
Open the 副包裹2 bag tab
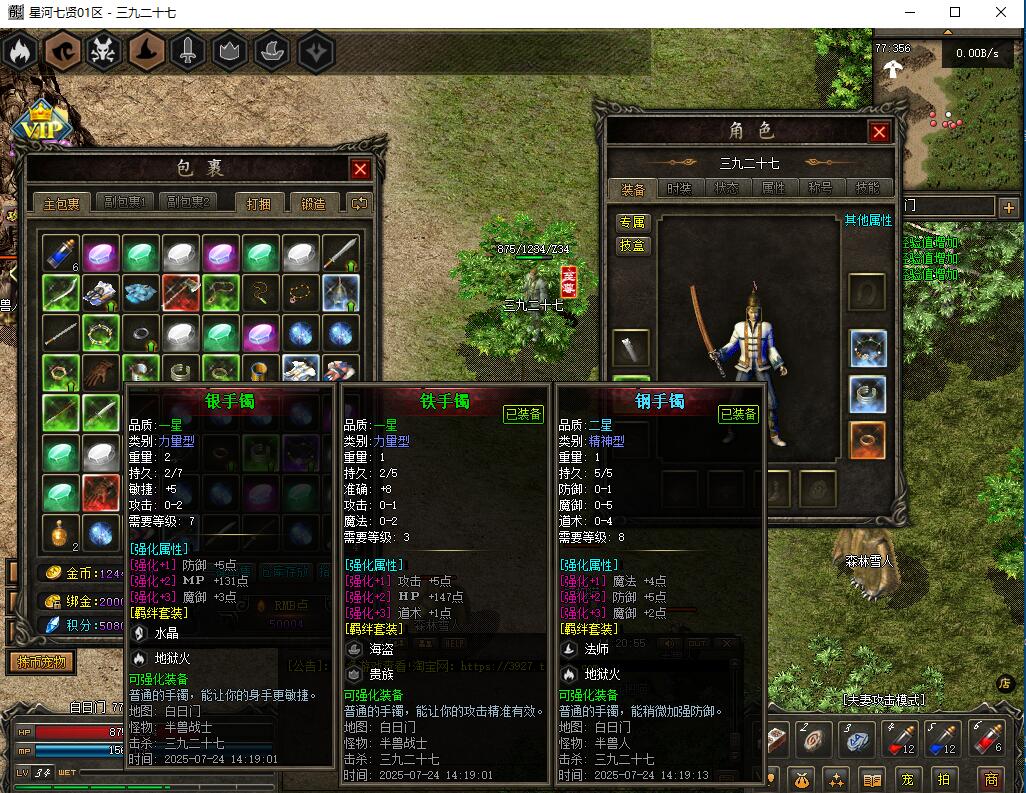point(190,203)
